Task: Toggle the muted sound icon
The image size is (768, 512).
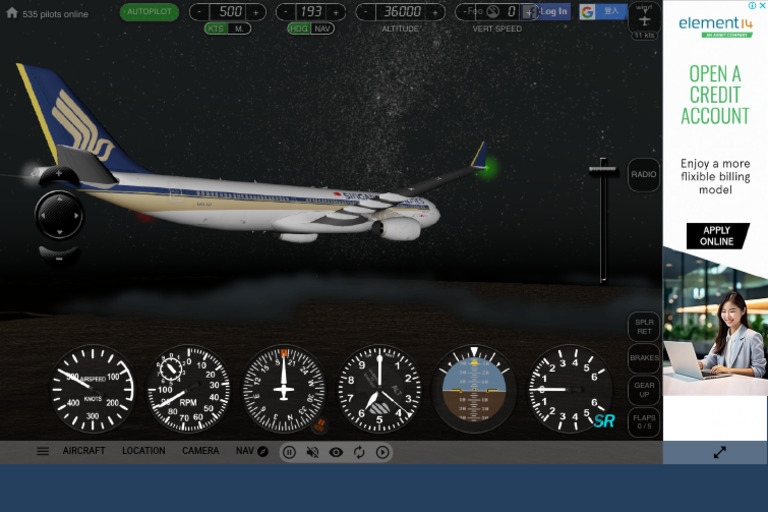Action: [x=312, y=452]
